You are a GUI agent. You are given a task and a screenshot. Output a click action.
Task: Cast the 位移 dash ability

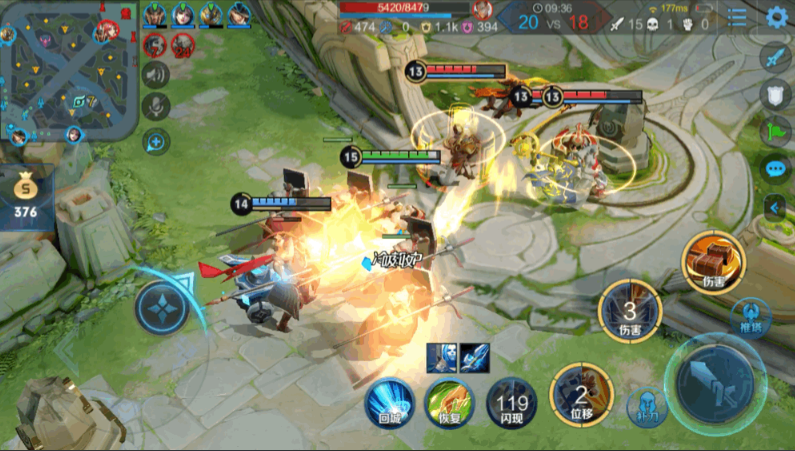(x=581, y=392)
